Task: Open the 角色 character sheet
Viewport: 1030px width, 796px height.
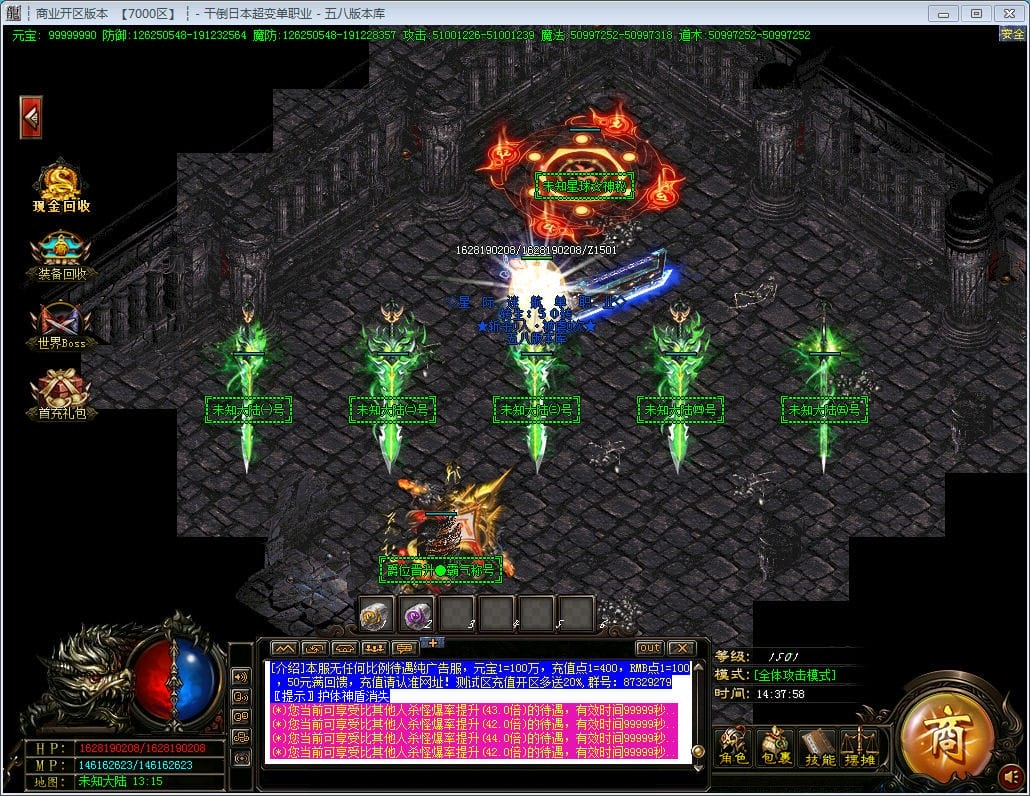Action: (x=734, y=745)
